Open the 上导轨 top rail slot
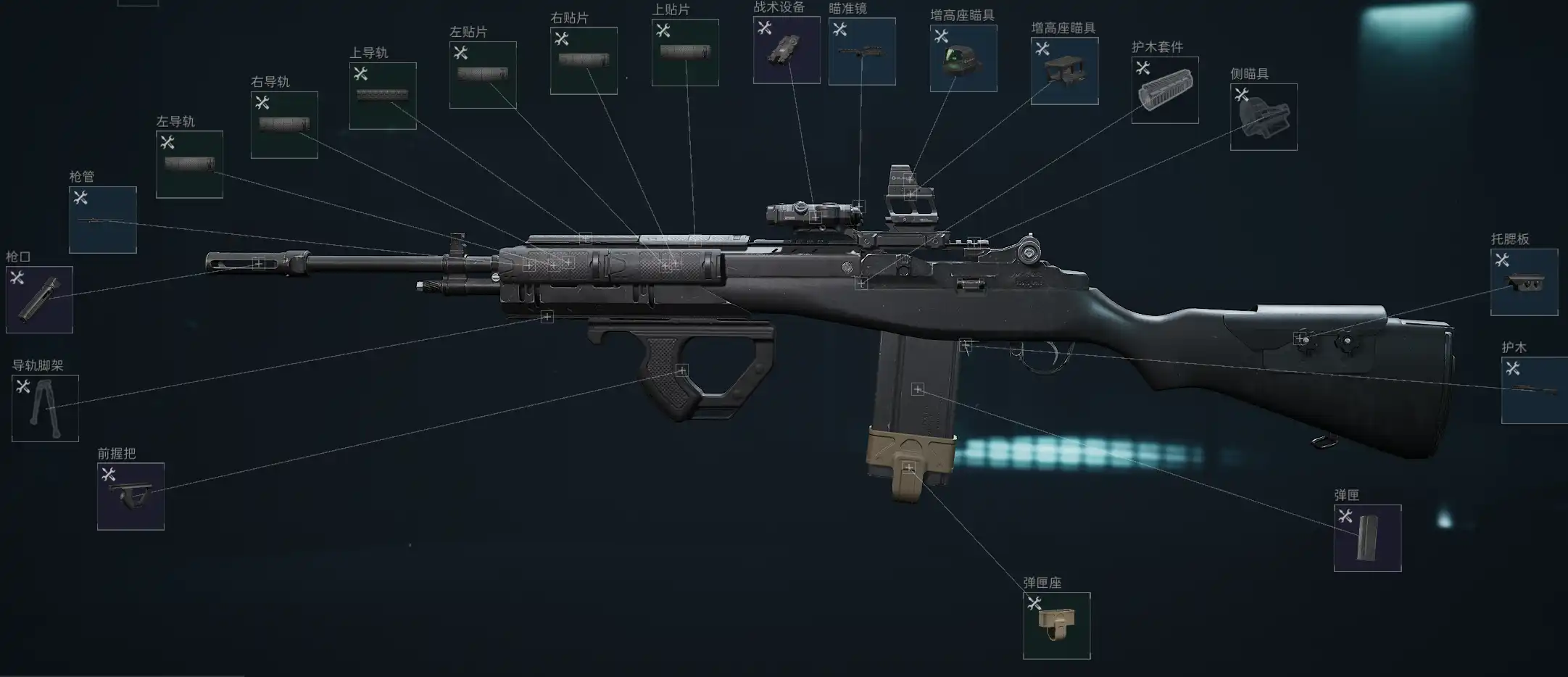The width and height of the screenshot is (1568, 677). [x=383, y=96]
